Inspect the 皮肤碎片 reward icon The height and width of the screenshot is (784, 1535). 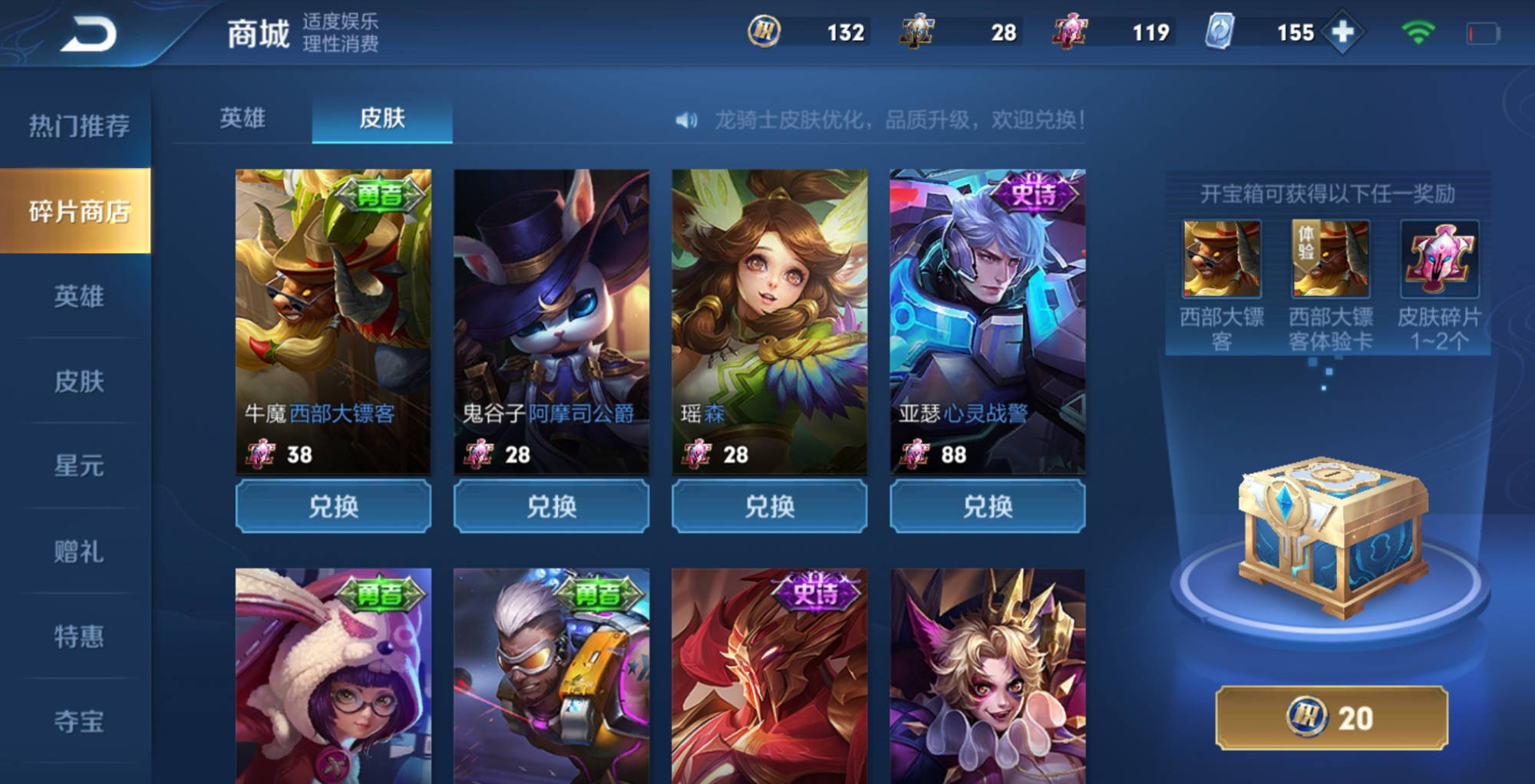pyautogui.click(x=1439, y=259)
